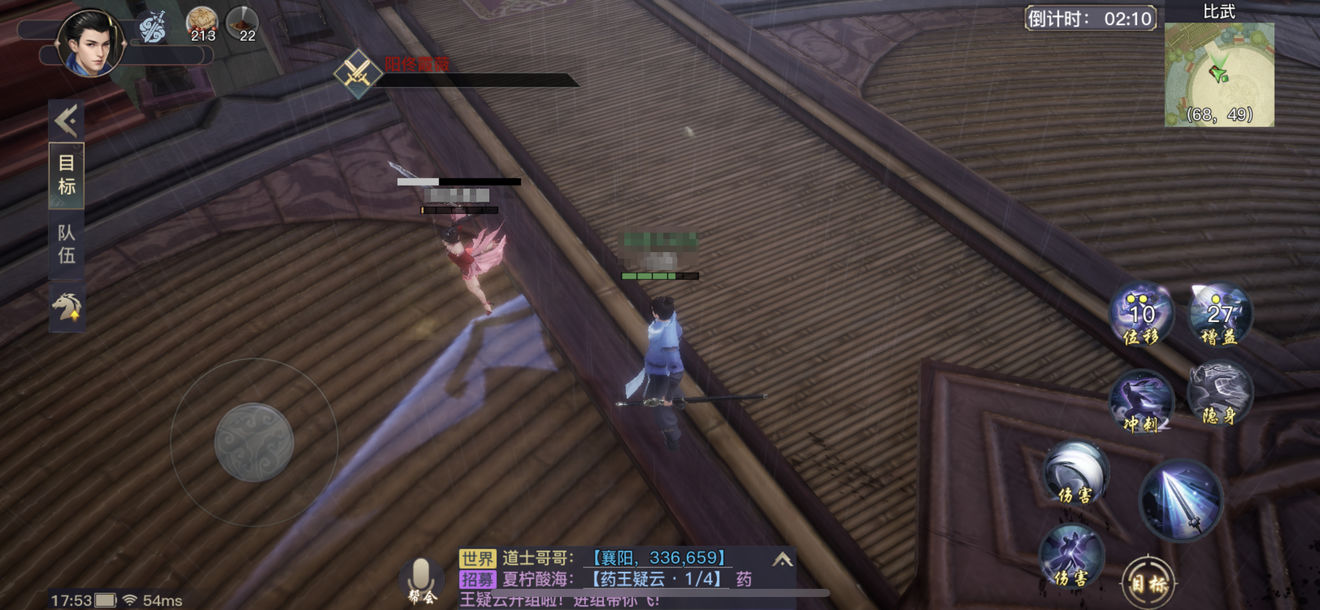Viewport: 1320px width, 610px height.
Task: Activate the 位移 skill
Action: coord(1141,314)
